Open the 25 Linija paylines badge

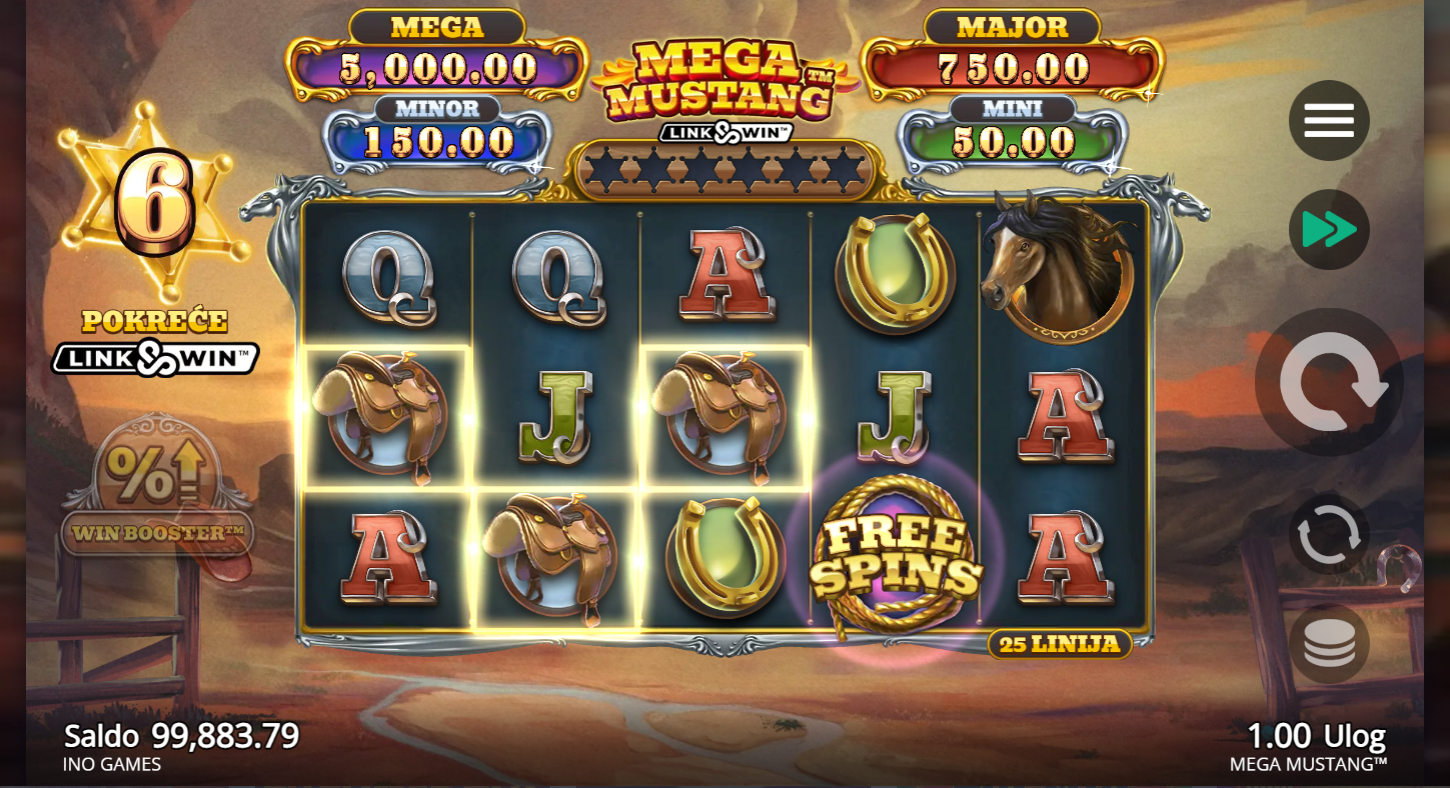click(1059, 644)
